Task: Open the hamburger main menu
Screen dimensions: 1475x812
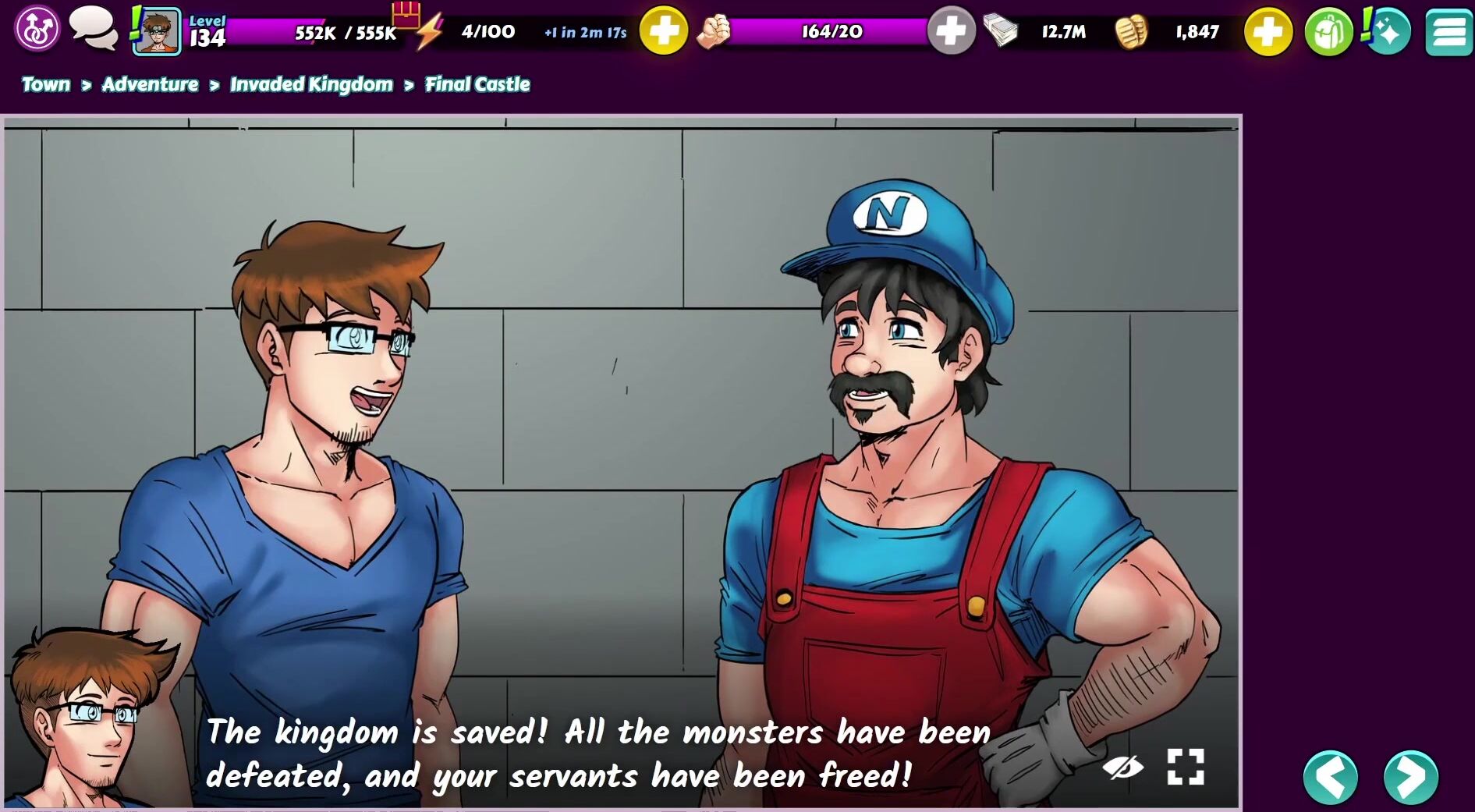Action: click(1448, 32)
